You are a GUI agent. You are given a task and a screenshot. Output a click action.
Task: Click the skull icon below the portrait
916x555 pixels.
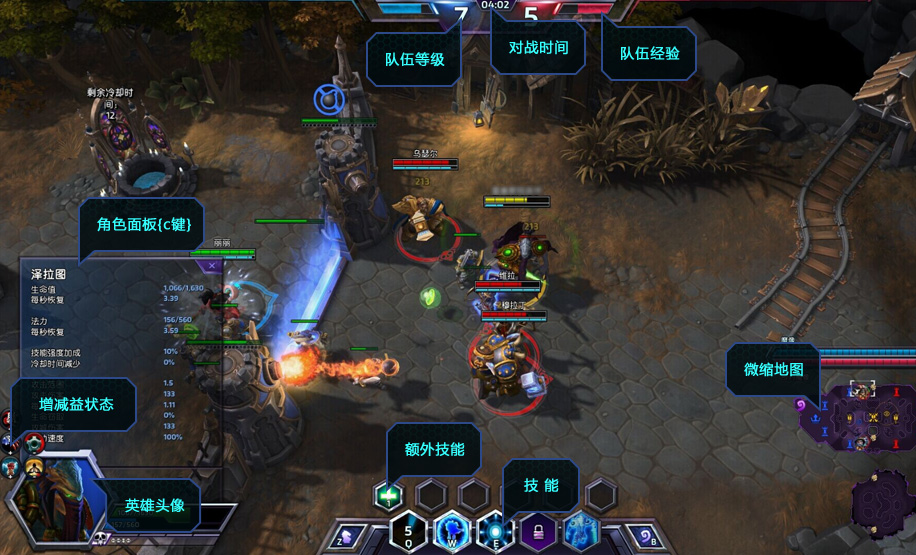101,539
